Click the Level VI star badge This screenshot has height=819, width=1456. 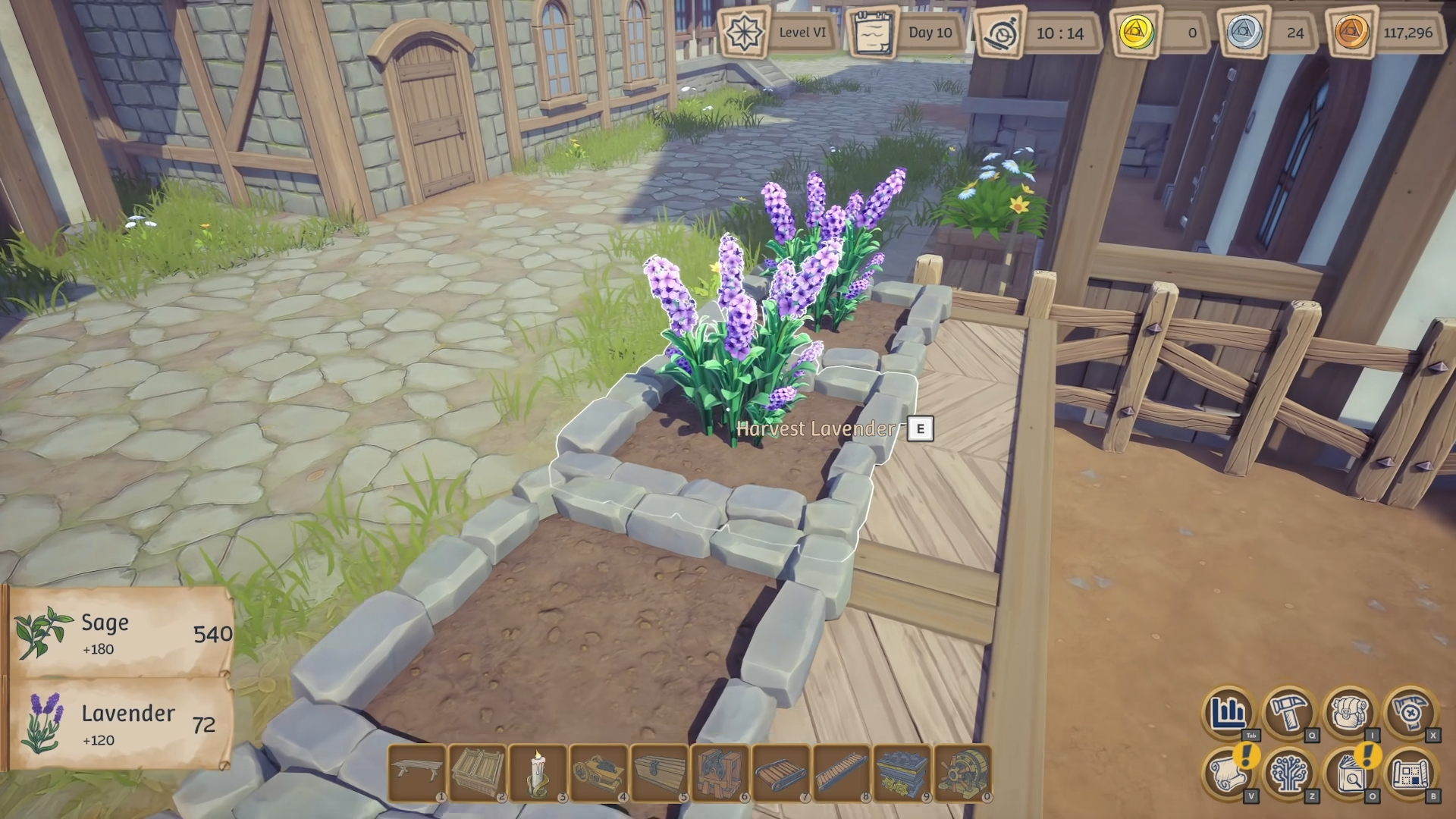point(743,33)
